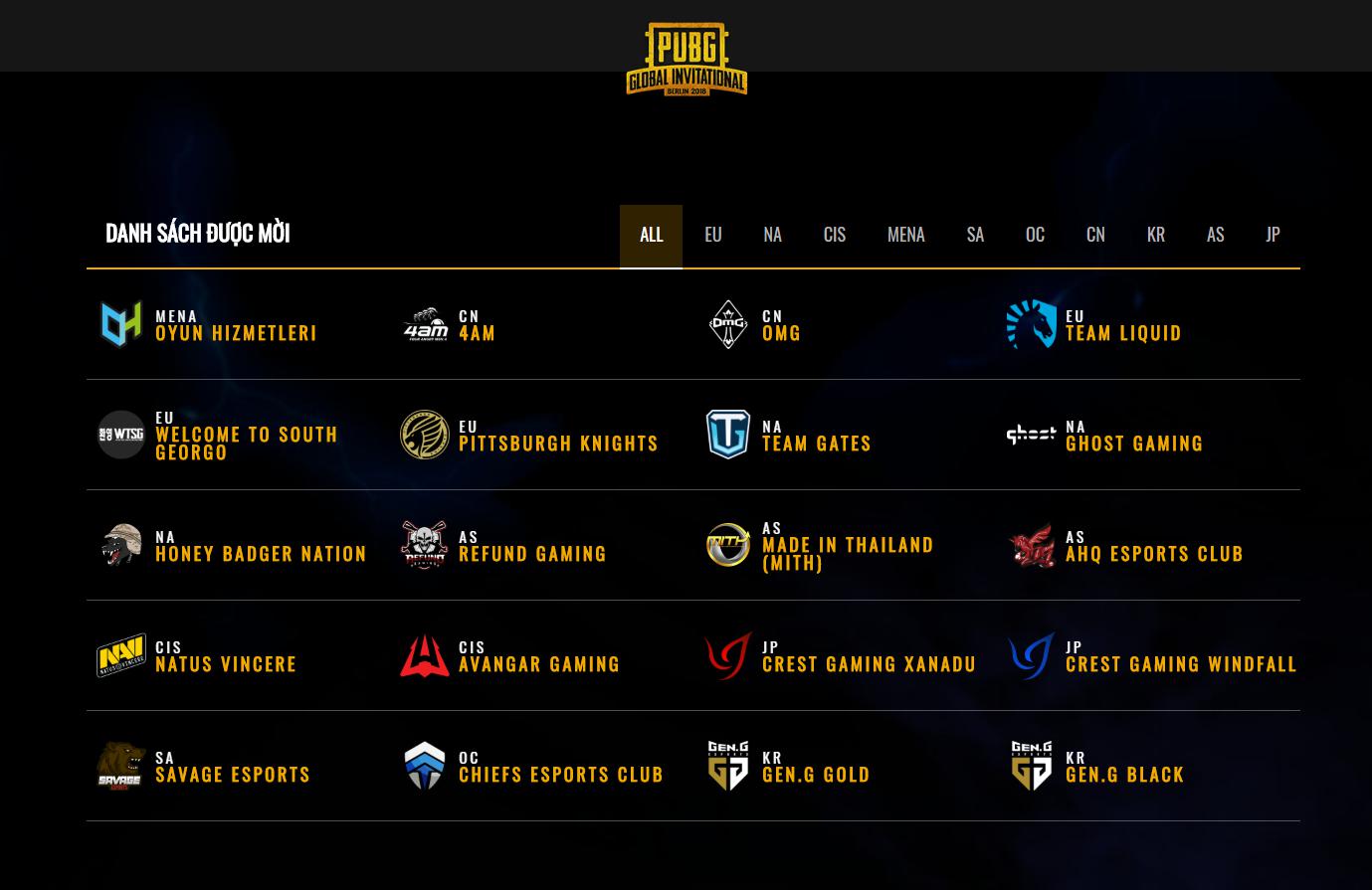Click the PUBG Global Invitational logo
Viewport: 1372px width, 890px height.
click(686, 59)
